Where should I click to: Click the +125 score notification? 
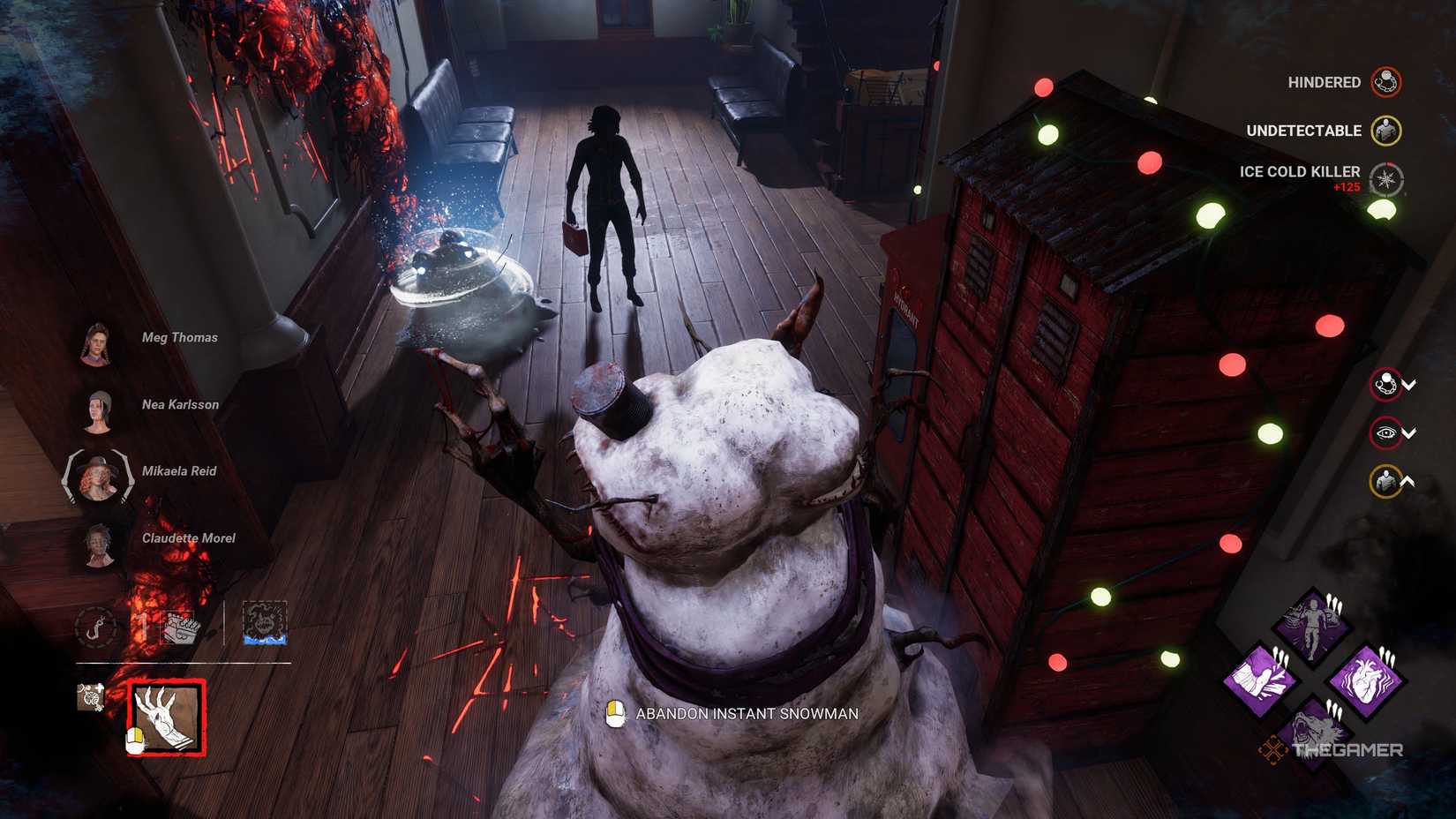(x=1347, y=187)
